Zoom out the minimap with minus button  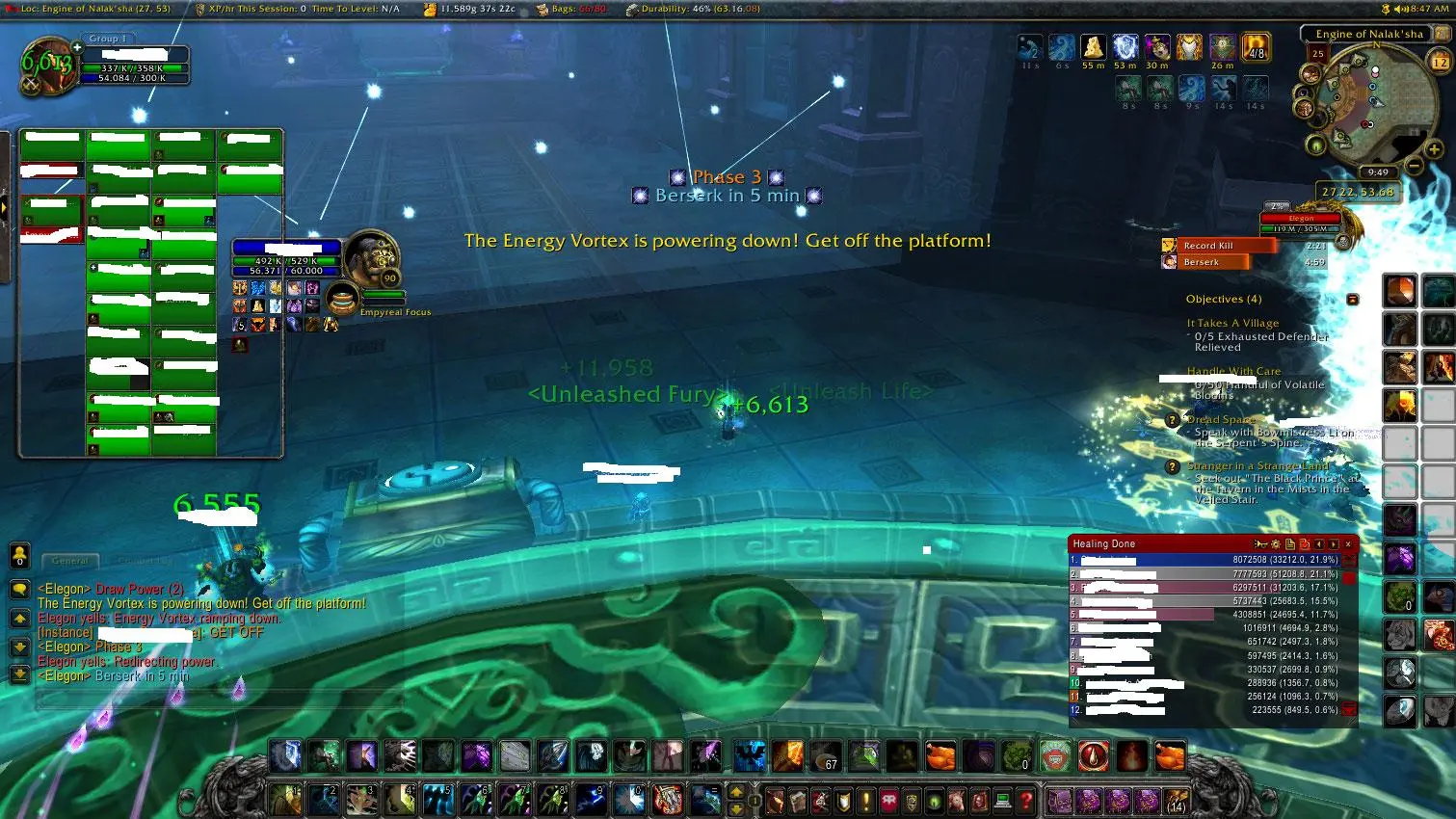click(x=1414, y=165)
